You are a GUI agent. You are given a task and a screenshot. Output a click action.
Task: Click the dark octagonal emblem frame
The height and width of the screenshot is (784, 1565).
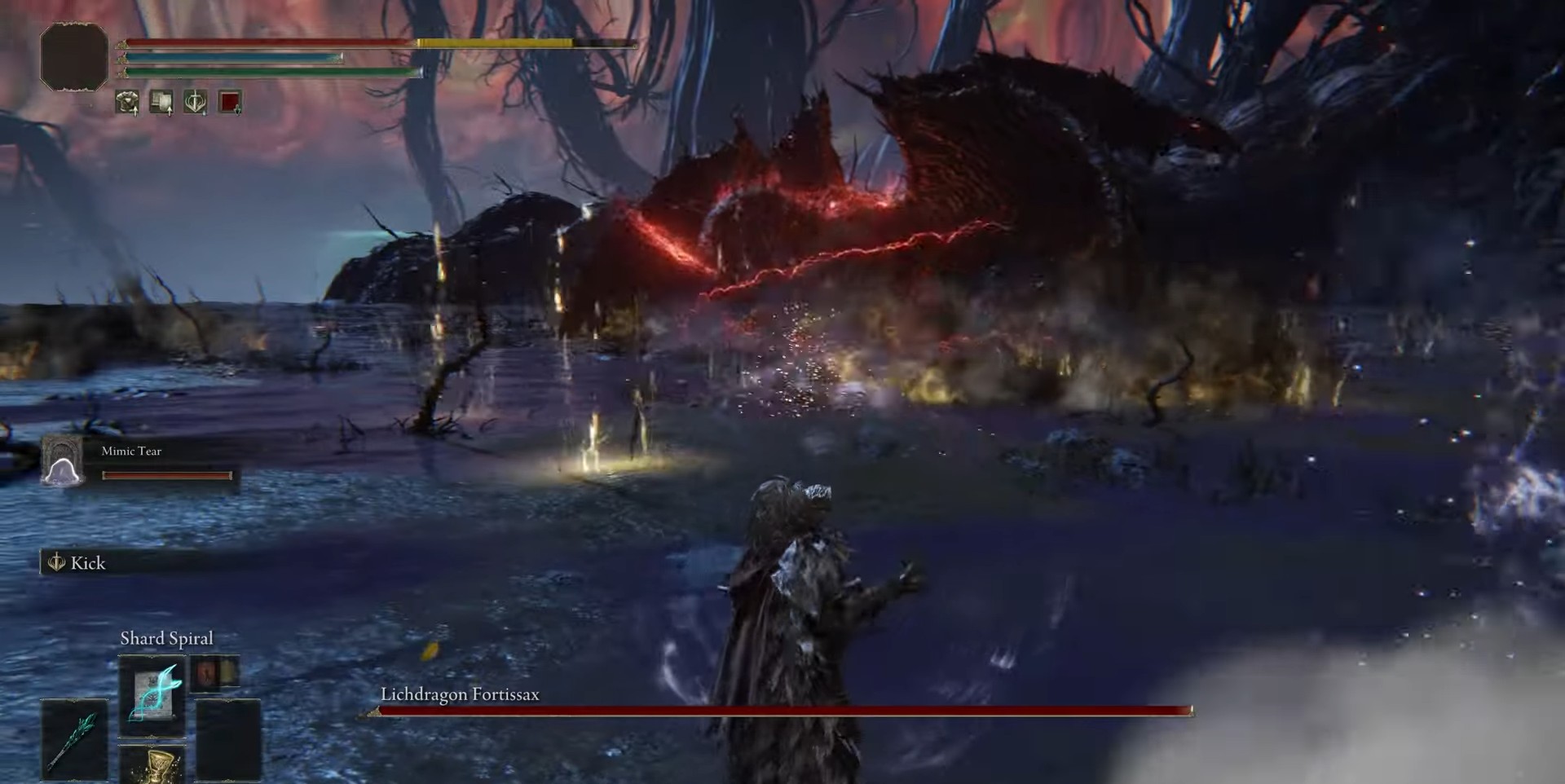[x=74, y=56]
